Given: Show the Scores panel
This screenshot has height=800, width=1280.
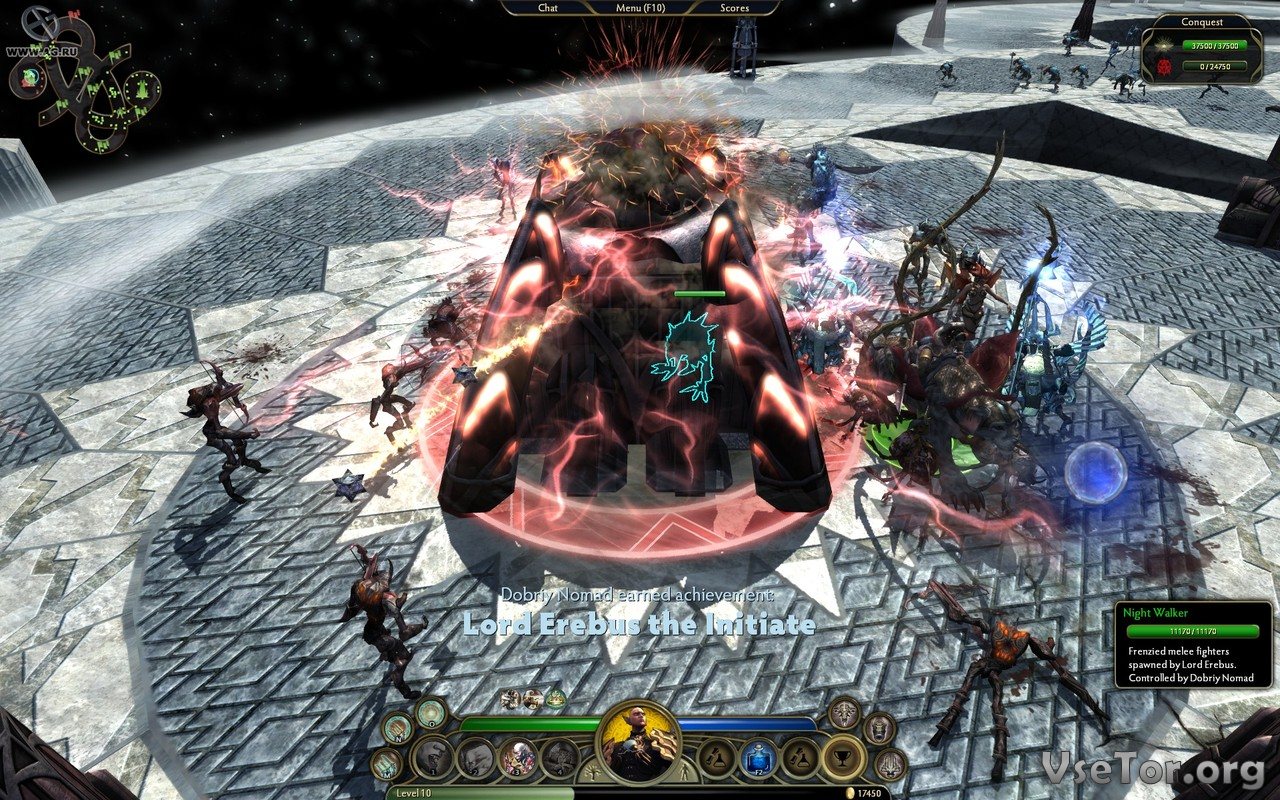Looking at the screenshot, I should tap(735, 8).
